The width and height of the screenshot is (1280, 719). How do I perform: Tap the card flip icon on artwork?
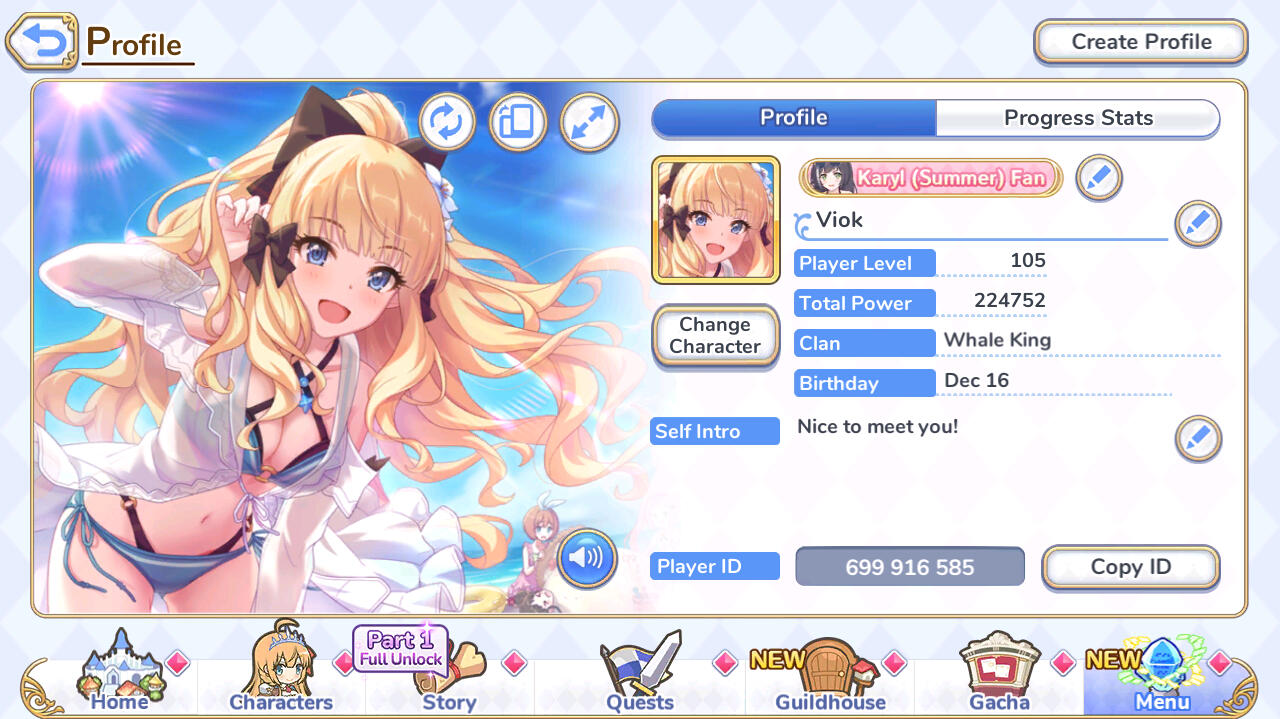(517, 122)
